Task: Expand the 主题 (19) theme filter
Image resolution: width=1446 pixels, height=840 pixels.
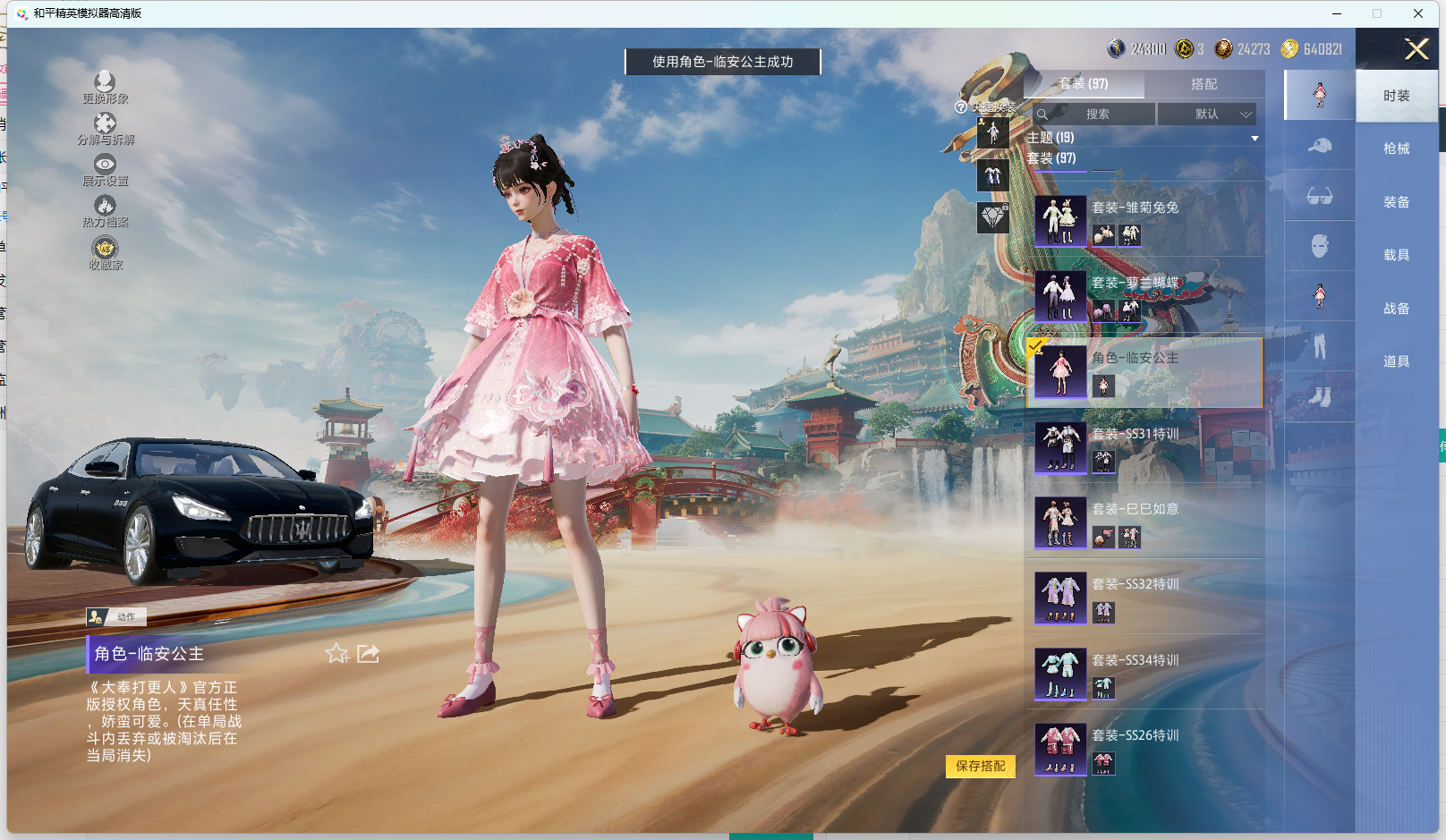Action: [1254, 138]
